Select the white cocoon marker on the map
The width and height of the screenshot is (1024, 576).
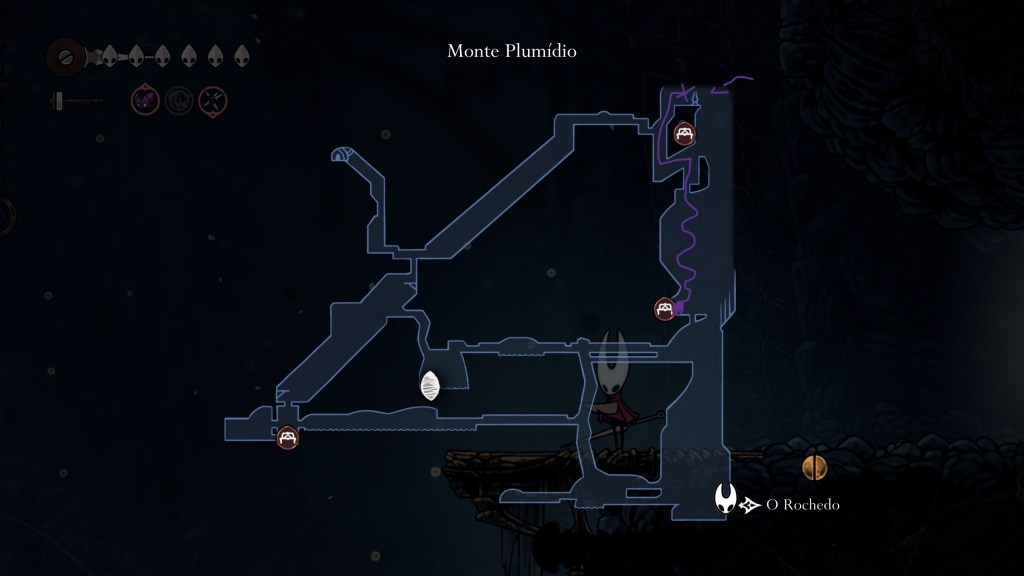430,386
